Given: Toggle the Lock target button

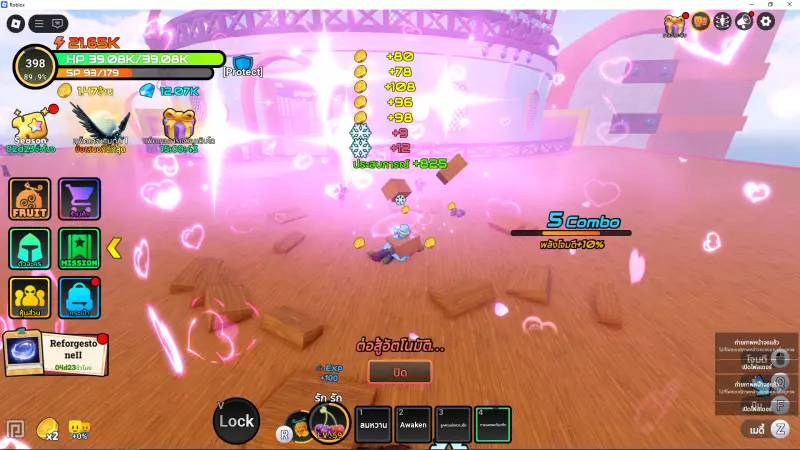Looking at the screenshot, I should 236,421.
